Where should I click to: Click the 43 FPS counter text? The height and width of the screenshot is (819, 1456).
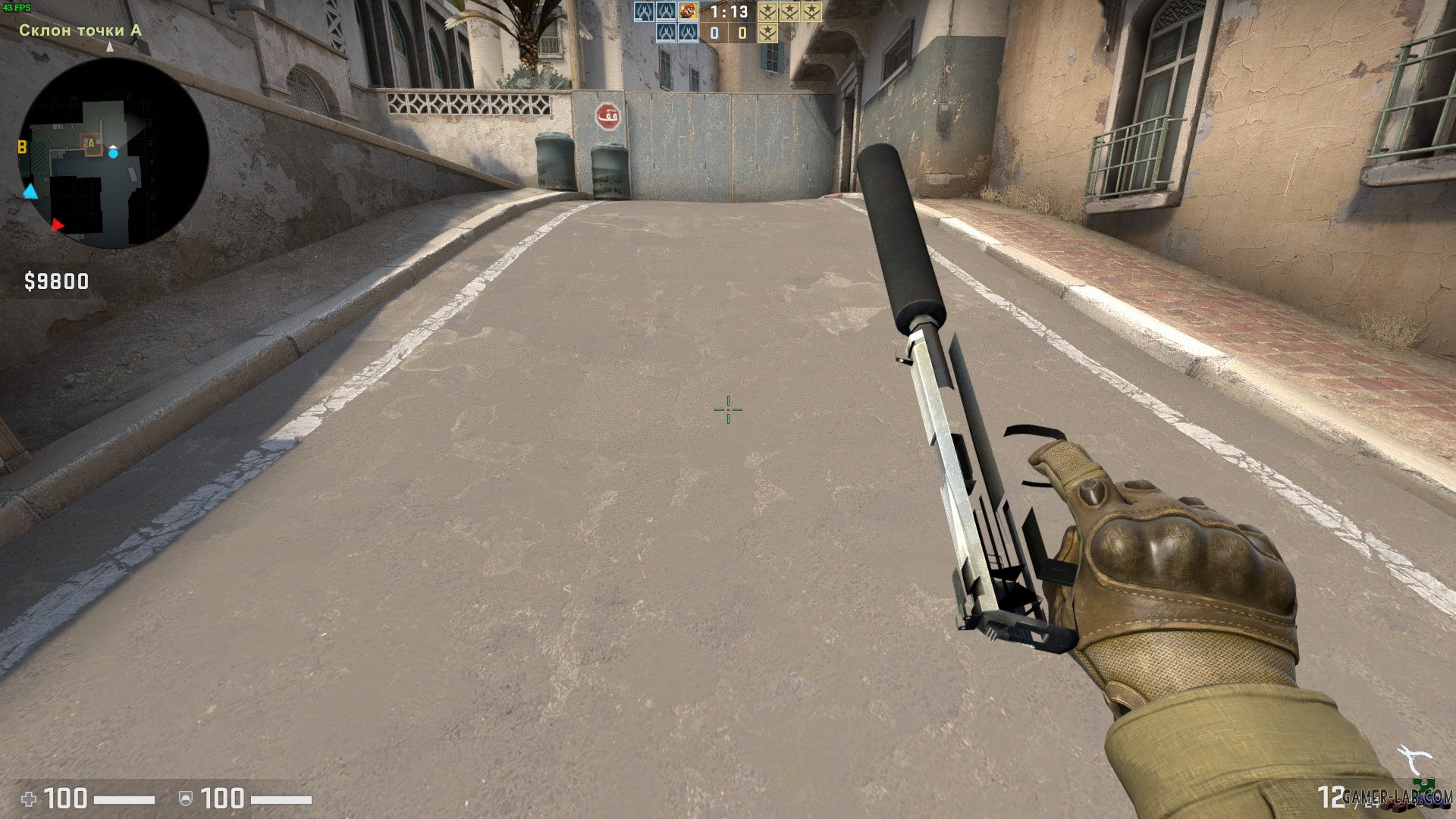(x=17, y=6)
